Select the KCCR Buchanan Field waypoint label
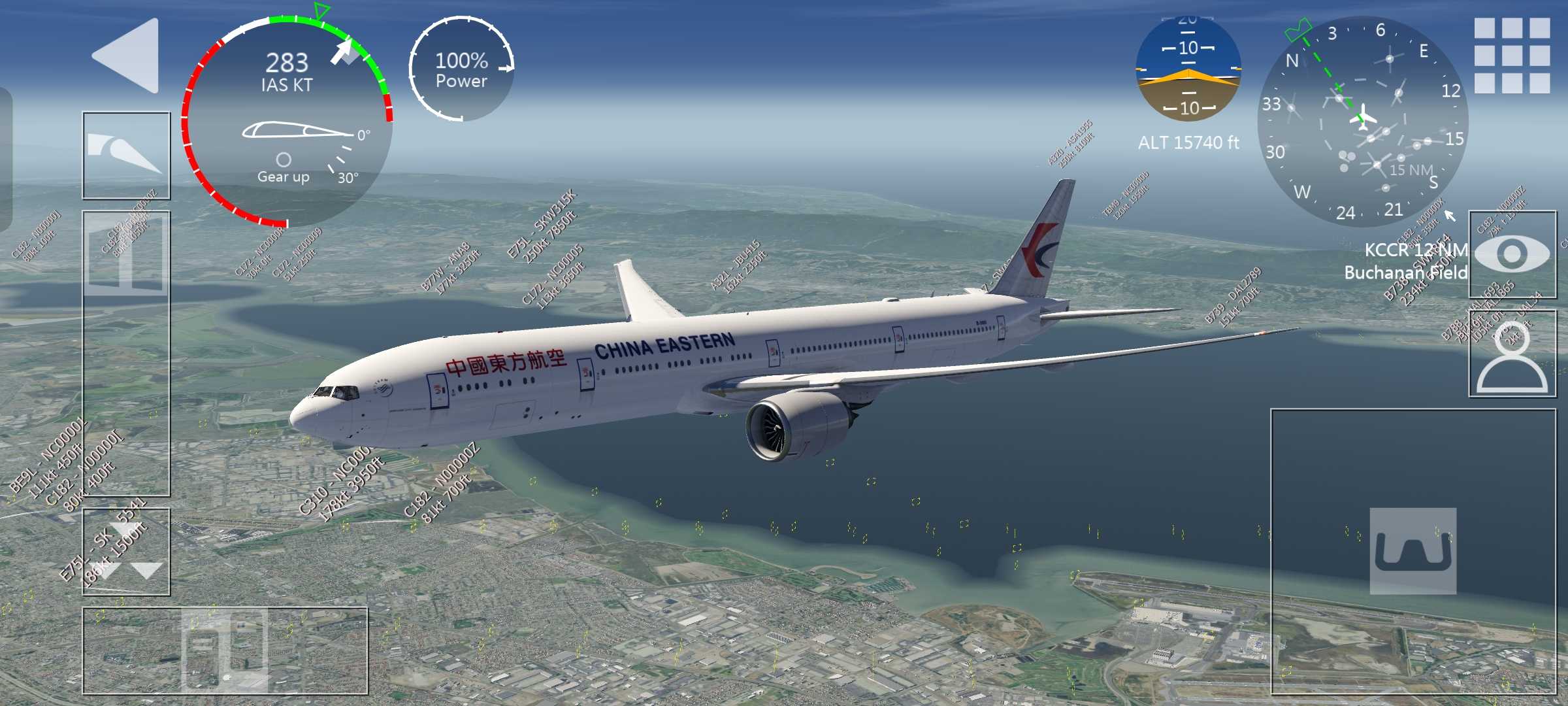1568x706 pixels. pyautogui.click(x=1405, y=261)
